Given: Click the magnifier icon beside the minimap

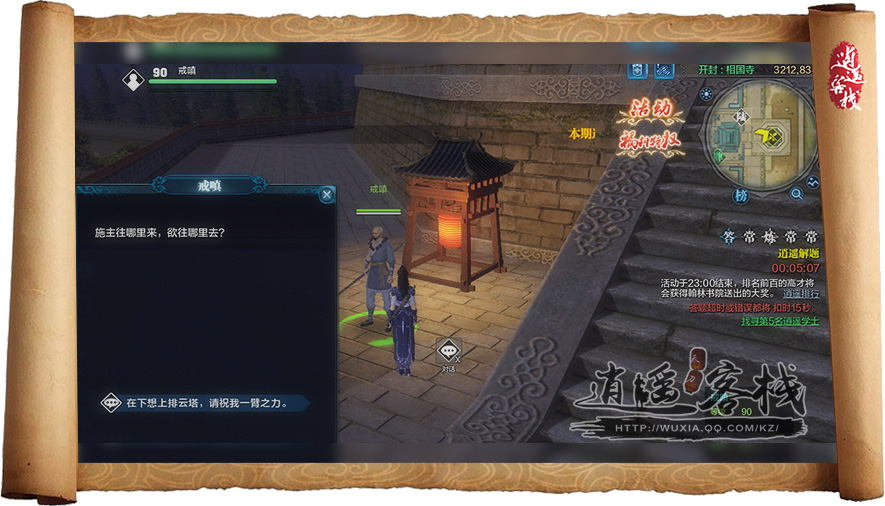Looking at the screenshot, I should tap(797, 193).
